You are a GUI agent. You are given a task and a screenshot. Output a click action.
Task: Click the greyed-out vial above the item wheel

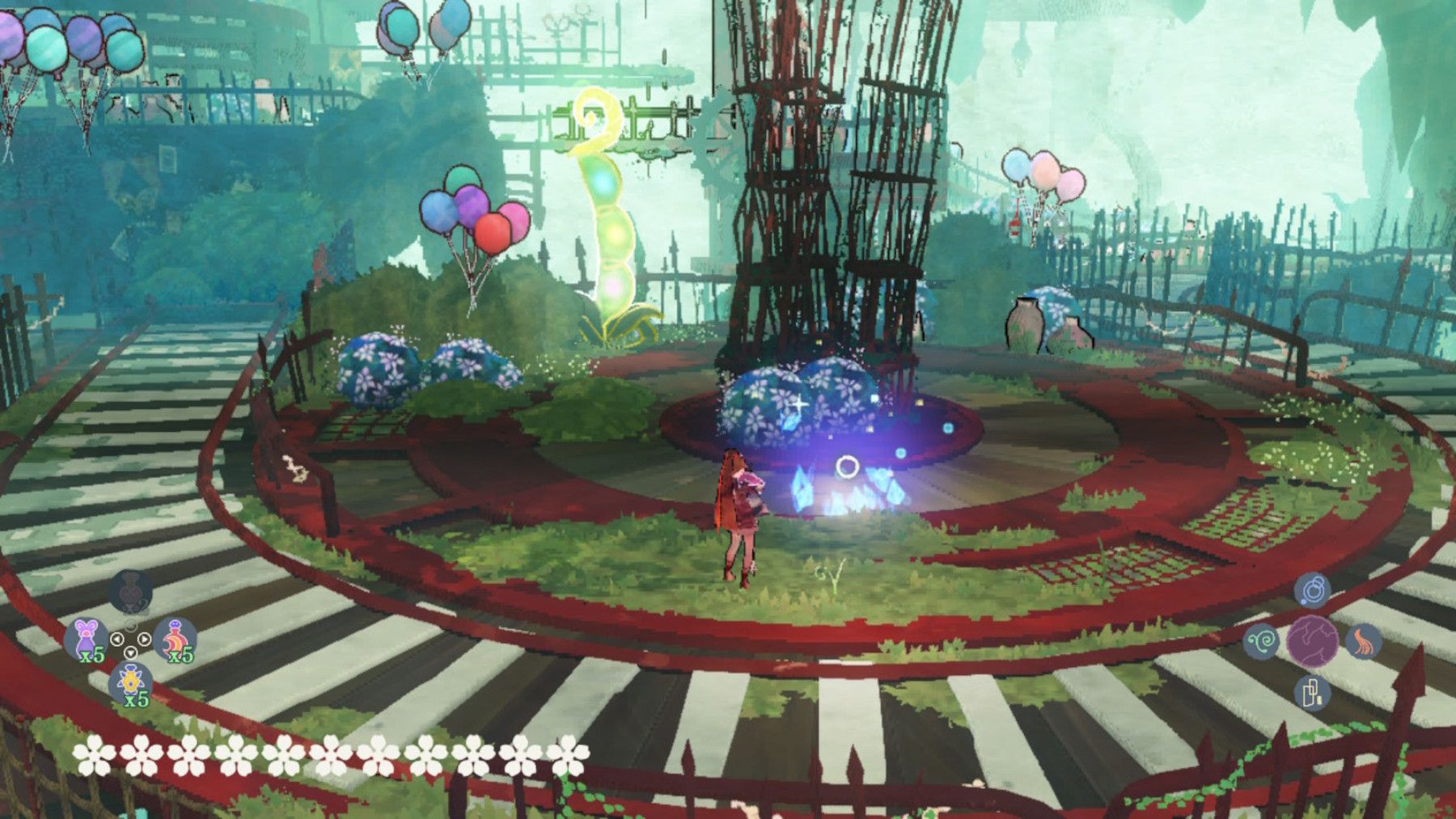[129, 591]
